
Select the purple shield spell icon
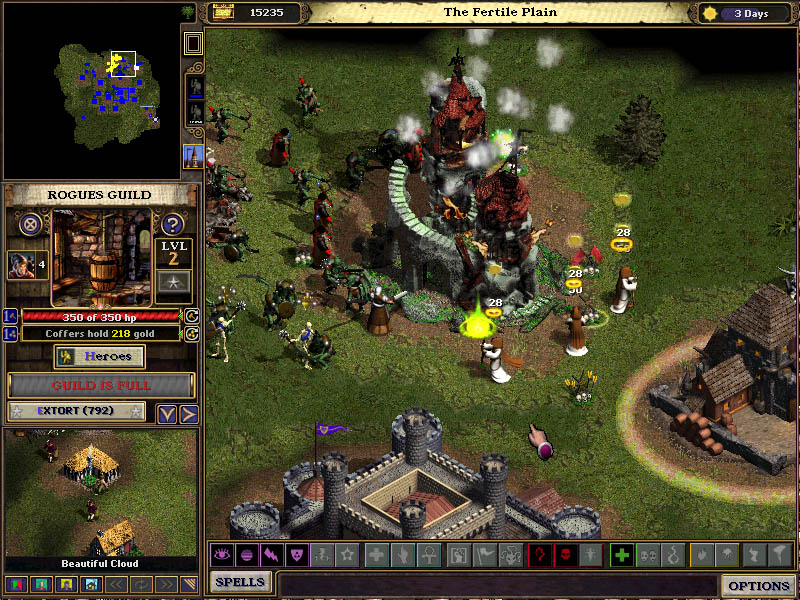295,554
